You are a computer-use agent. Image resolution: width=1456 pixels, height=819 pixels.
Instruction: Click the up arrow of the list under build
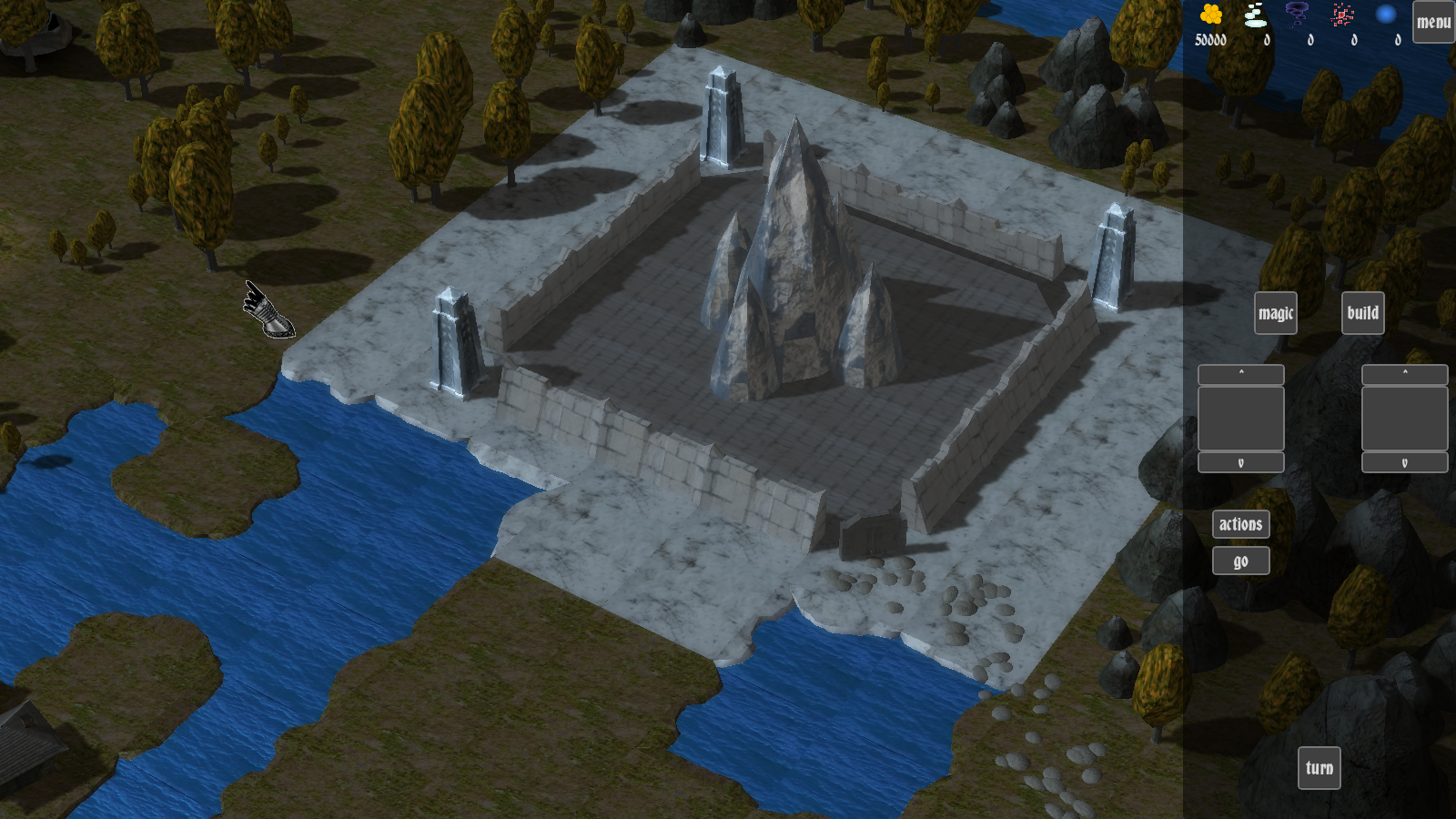1404,374
